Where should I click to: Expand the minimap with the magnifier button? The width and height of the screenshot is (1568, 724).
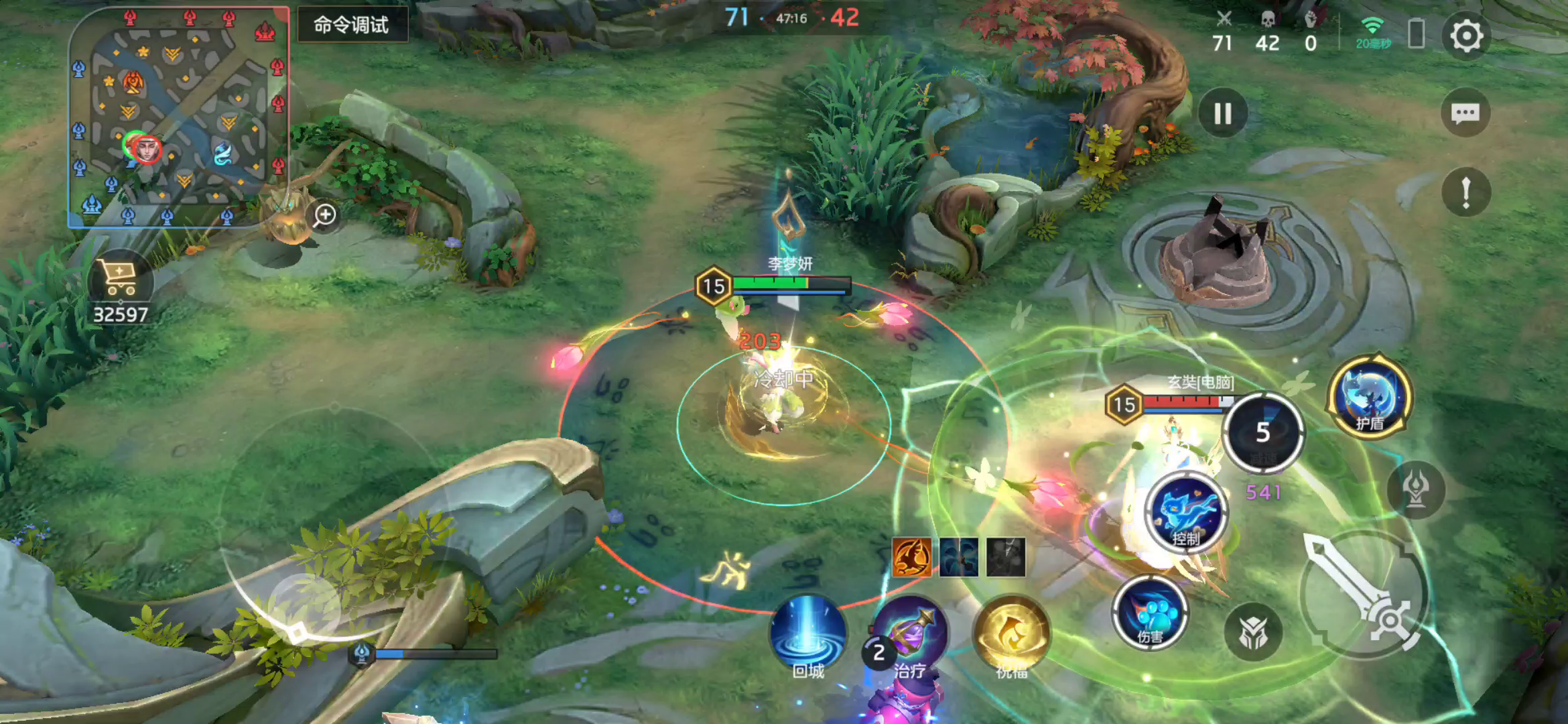click(325, 215)
